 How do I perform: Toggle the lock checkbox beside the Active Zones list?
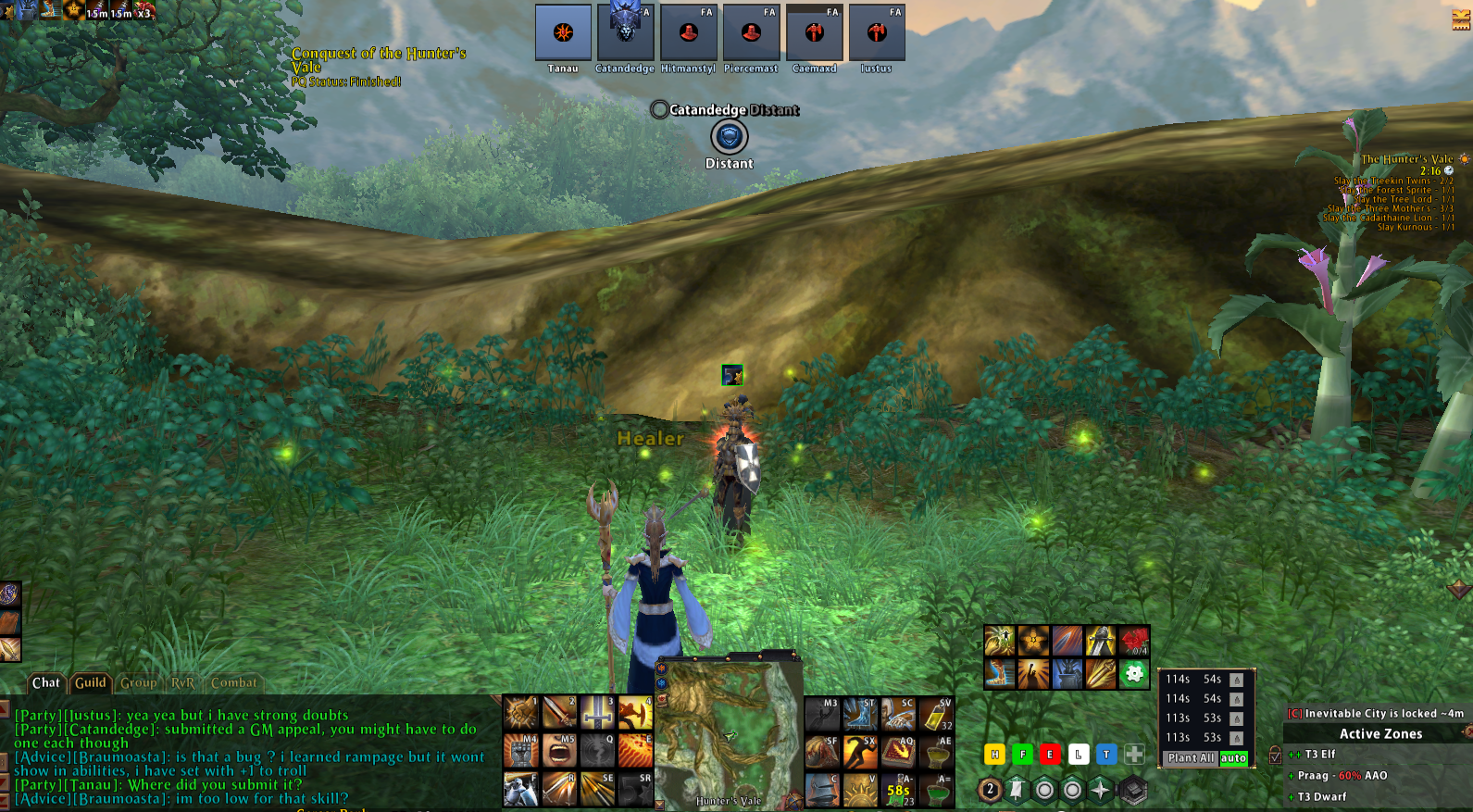pos(1275,757)
